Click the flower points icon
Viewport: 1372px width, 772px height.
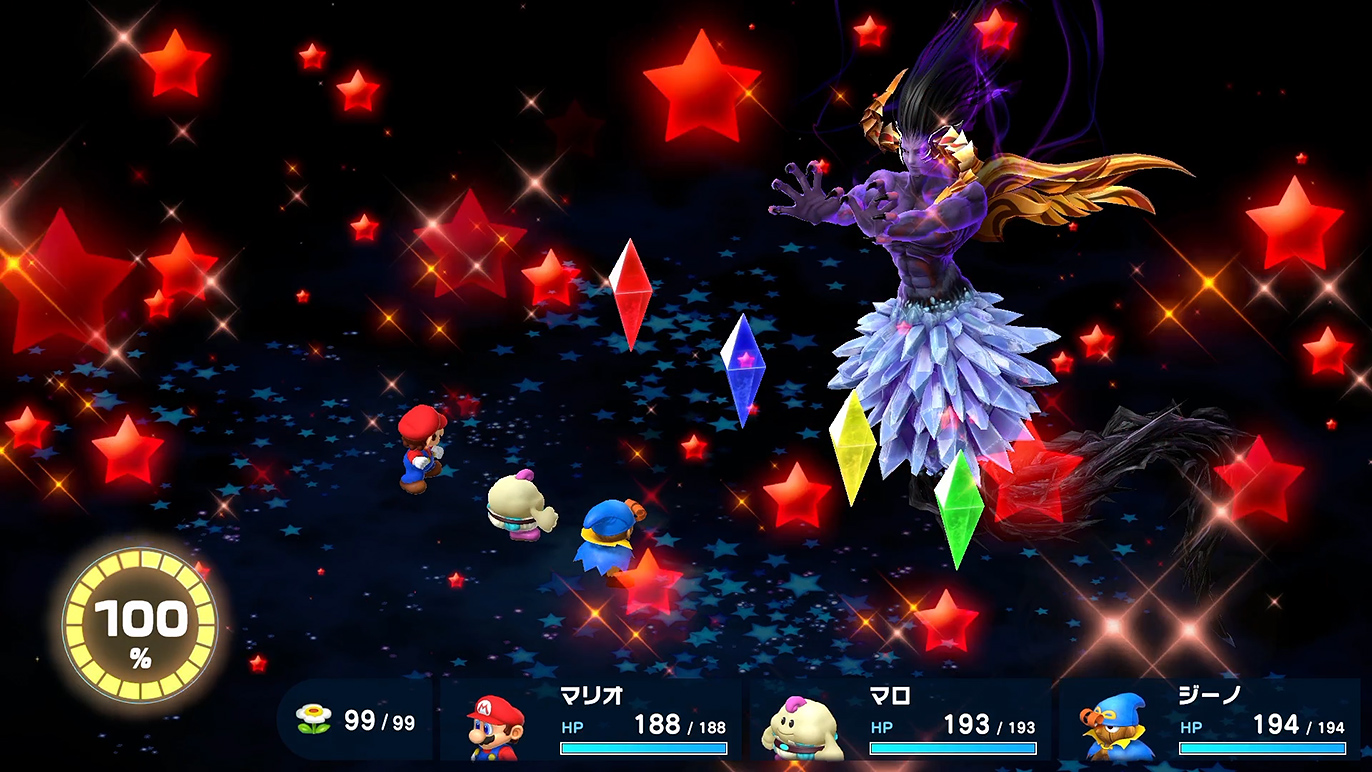tap(314, 719)
